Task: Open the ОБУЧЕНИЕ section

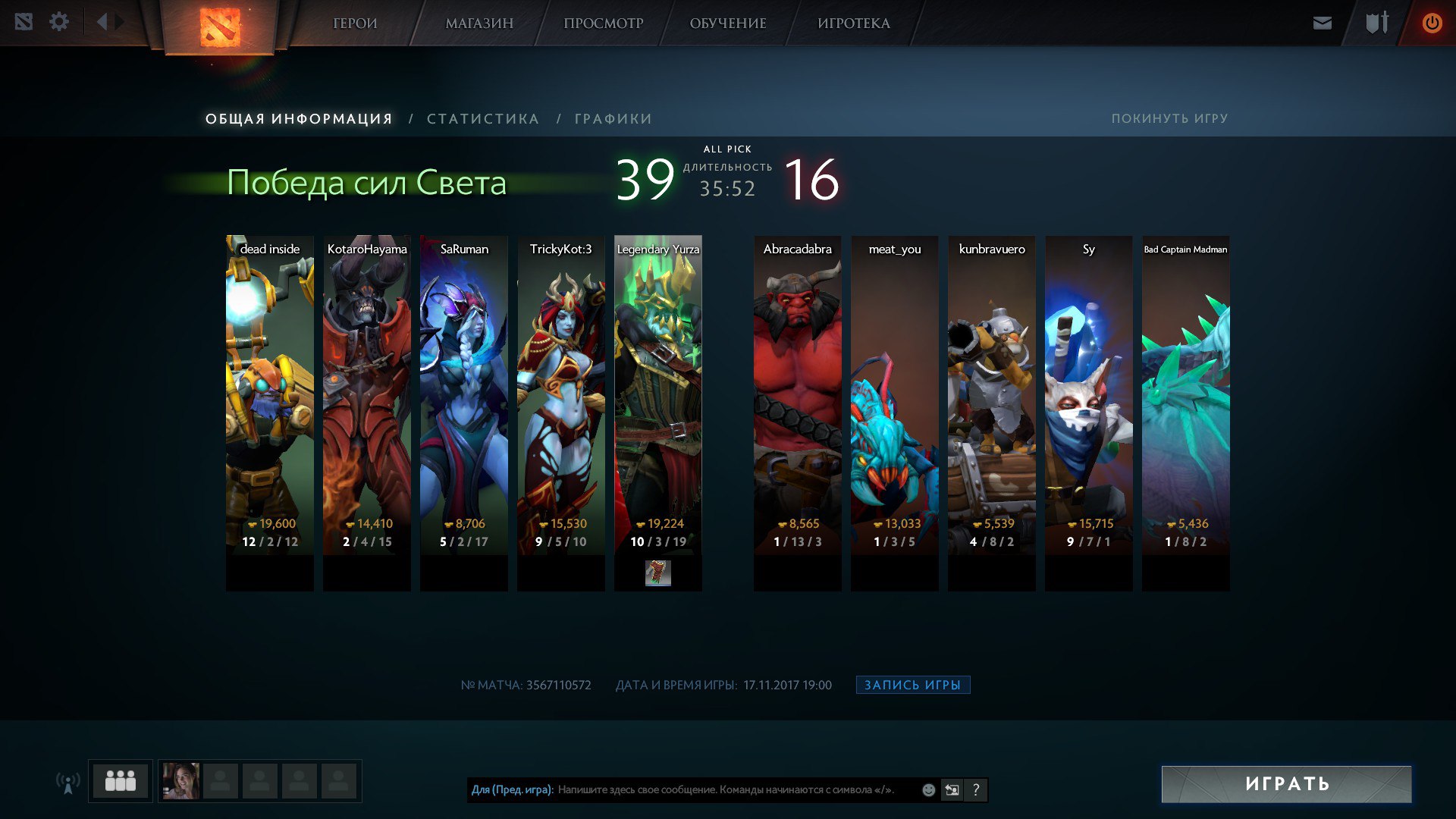Action: click(x=727, y=24)
